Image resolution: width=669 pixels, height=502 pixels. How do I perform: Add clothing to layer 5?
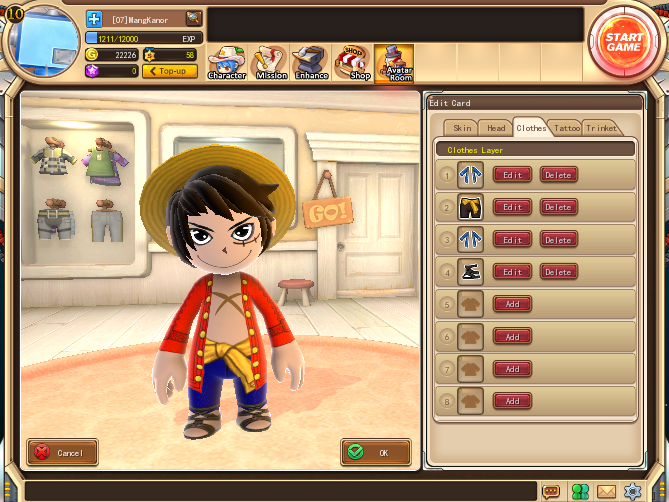[x=512, y=304]
